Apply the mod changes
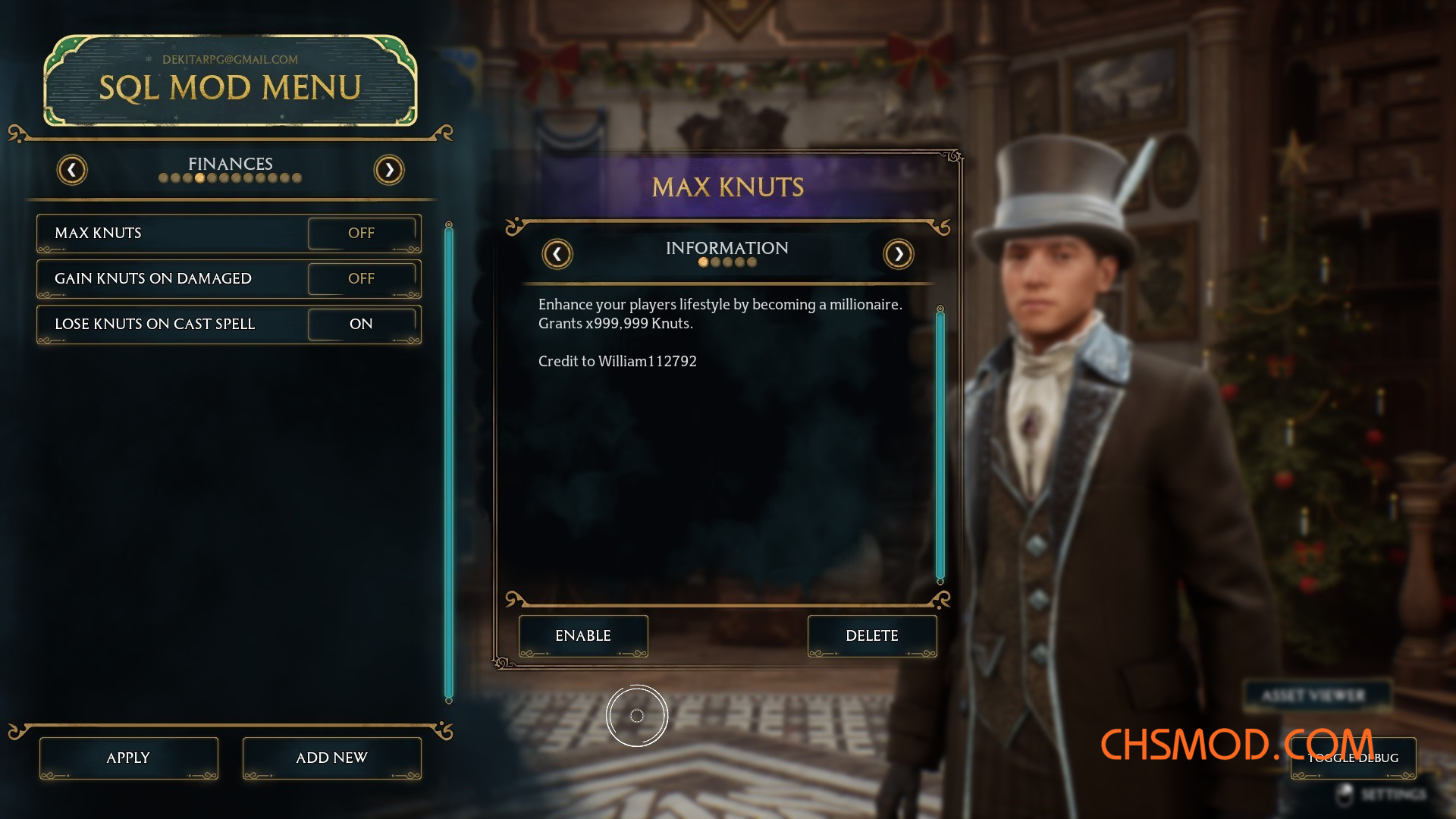Viewport: 1456px width, 819px height. [128, 758]
